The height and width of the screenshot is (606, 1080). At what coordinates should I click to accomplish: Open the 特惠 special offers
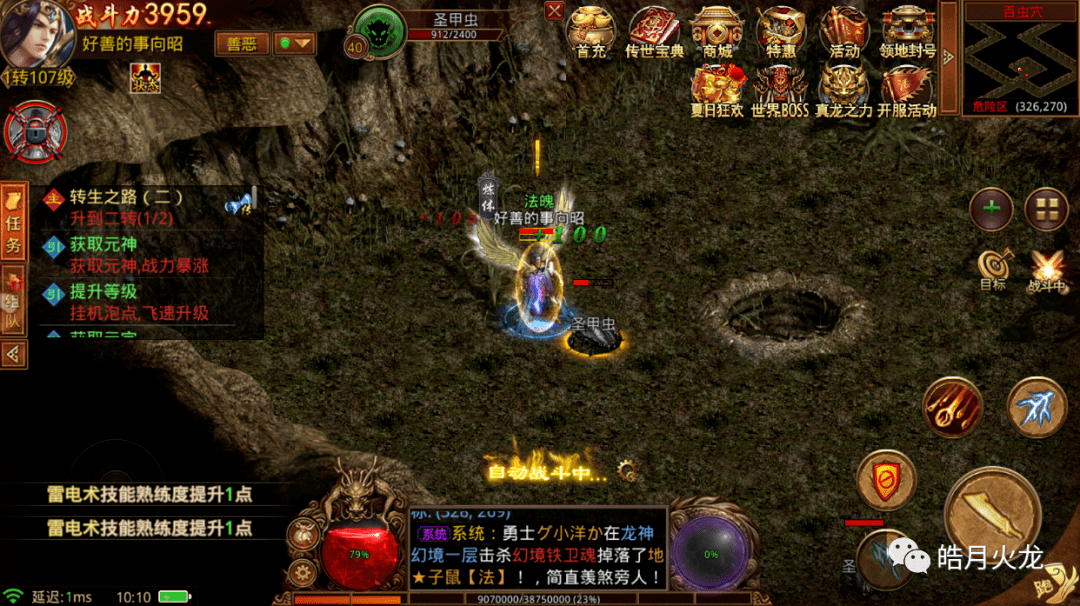pos(781,30)
